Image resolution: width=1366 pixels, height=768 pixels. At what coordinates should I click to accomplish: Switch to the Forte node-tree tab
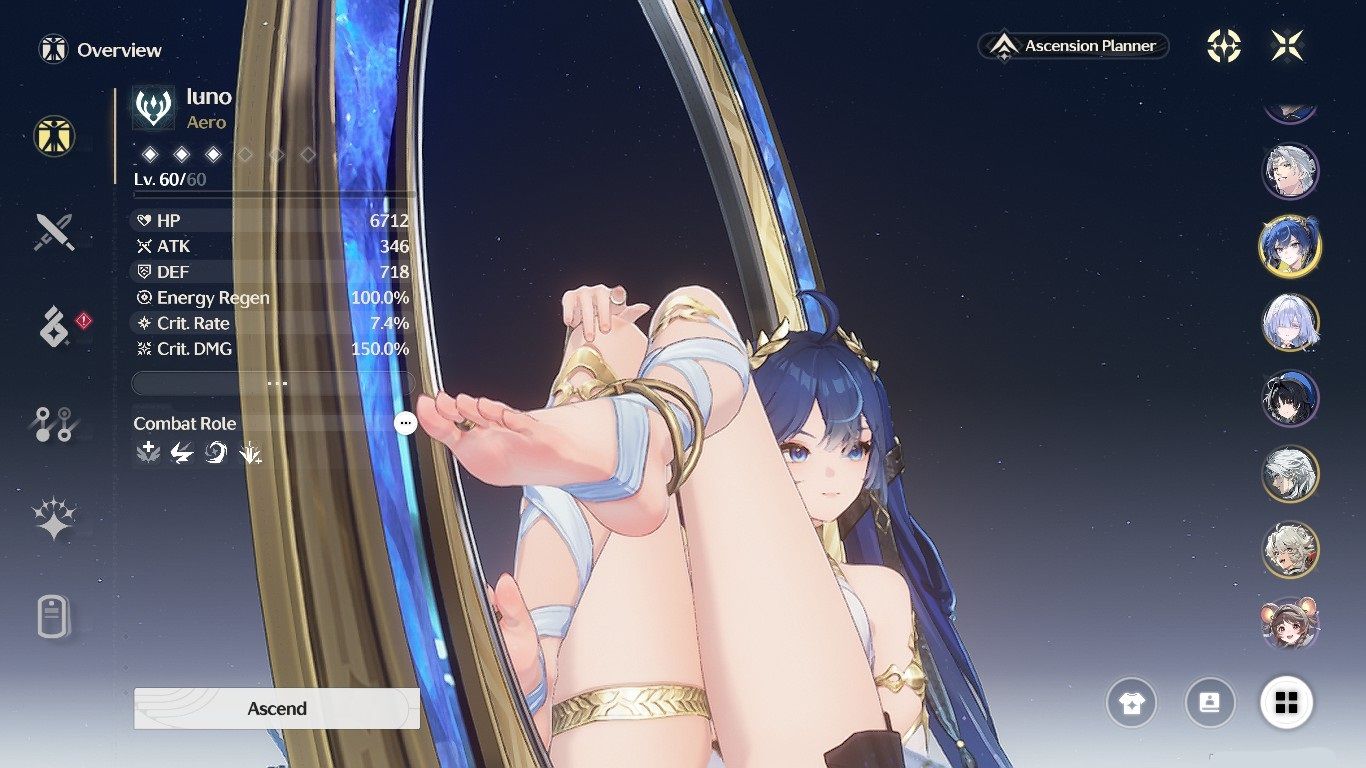coord(54,424)
